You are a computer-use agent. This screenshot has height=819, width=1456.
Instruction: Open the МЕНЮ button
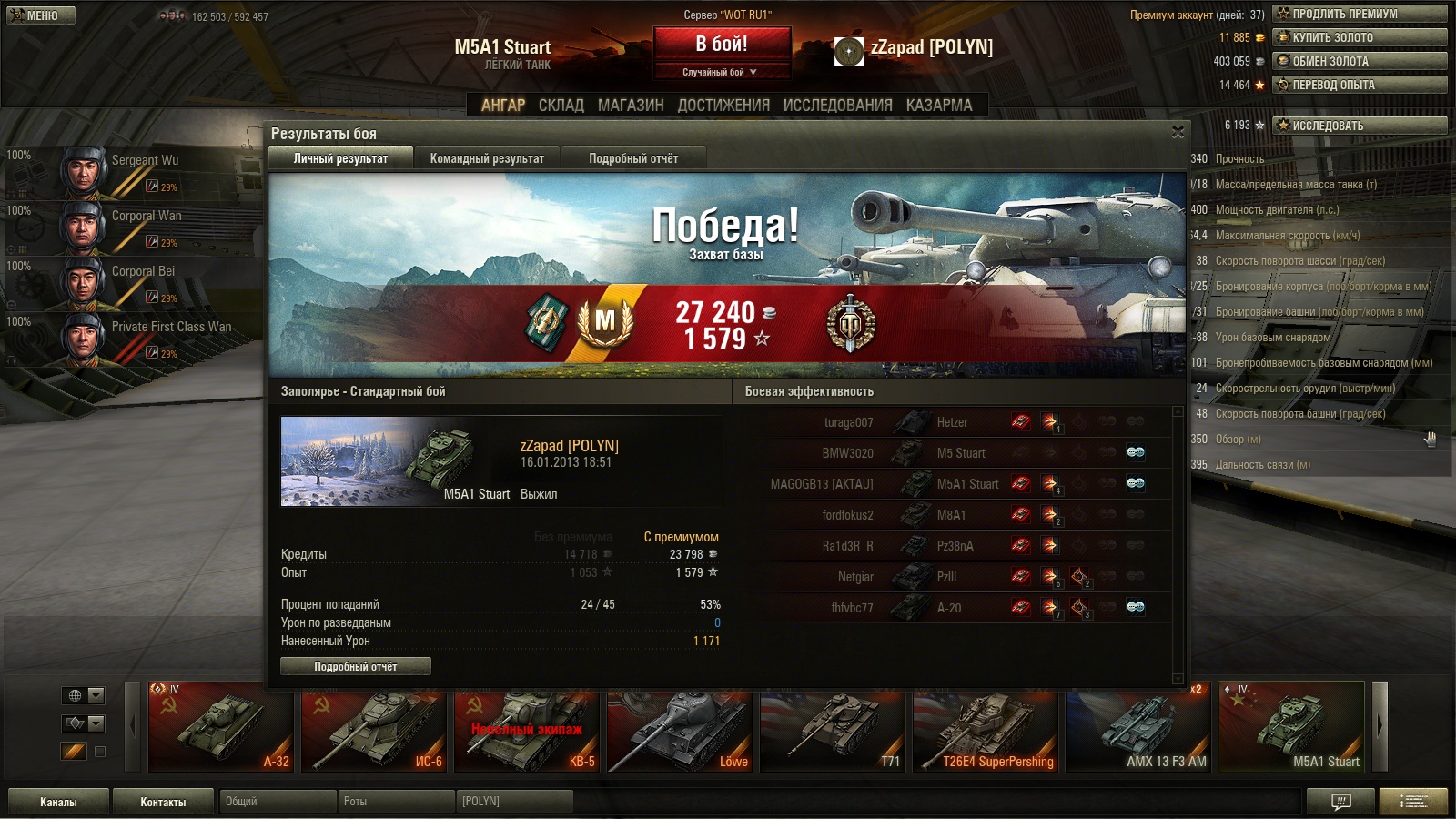(41, 15)
